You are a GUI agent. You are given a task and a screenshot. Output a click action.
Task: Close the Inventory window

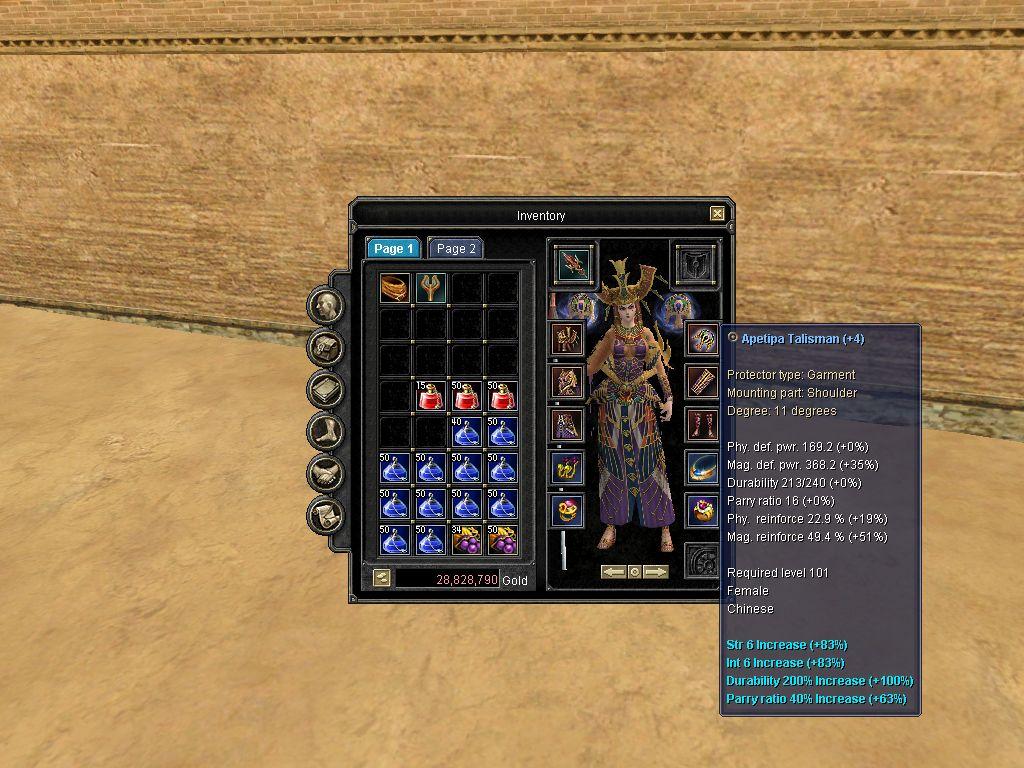coord(717,213)
